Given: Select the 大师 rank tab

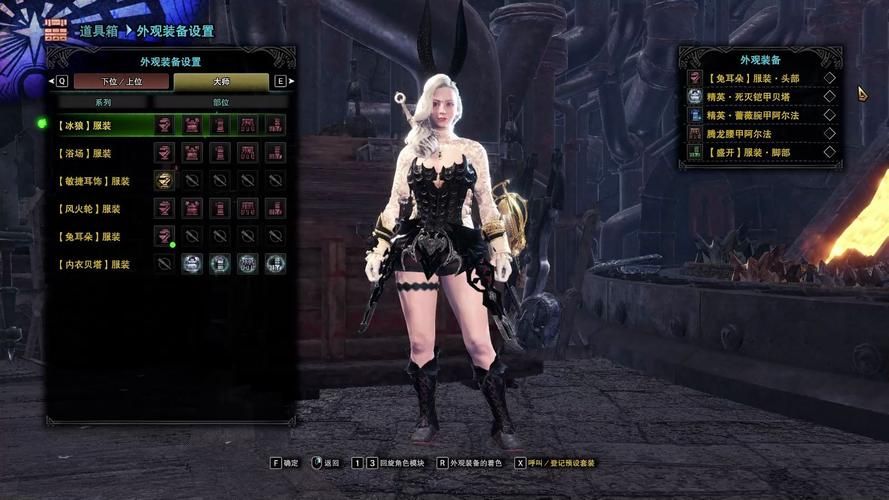Looking at the screenshot, I should 220,81.
